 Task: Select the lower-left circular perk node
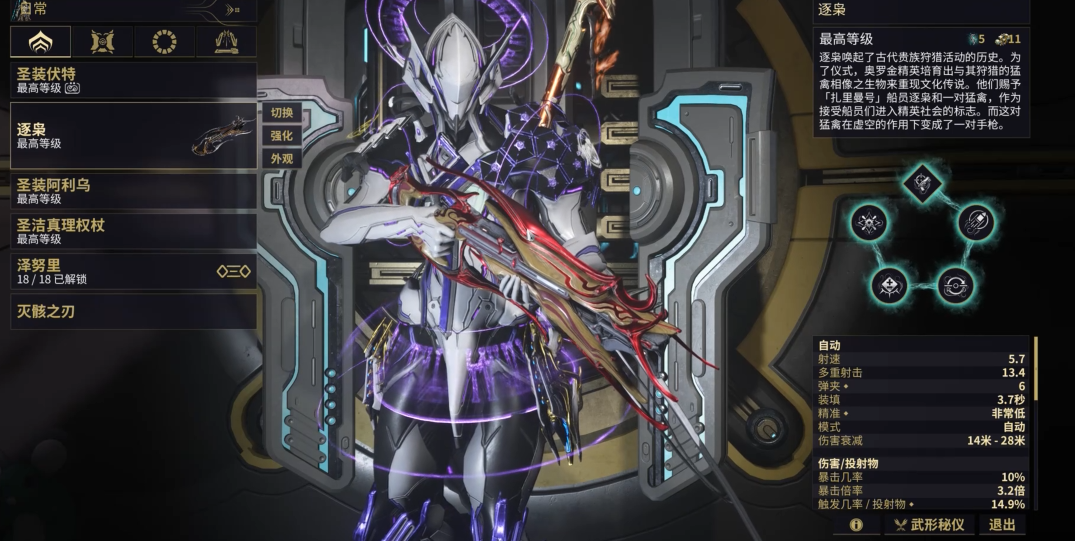(890, 284)
